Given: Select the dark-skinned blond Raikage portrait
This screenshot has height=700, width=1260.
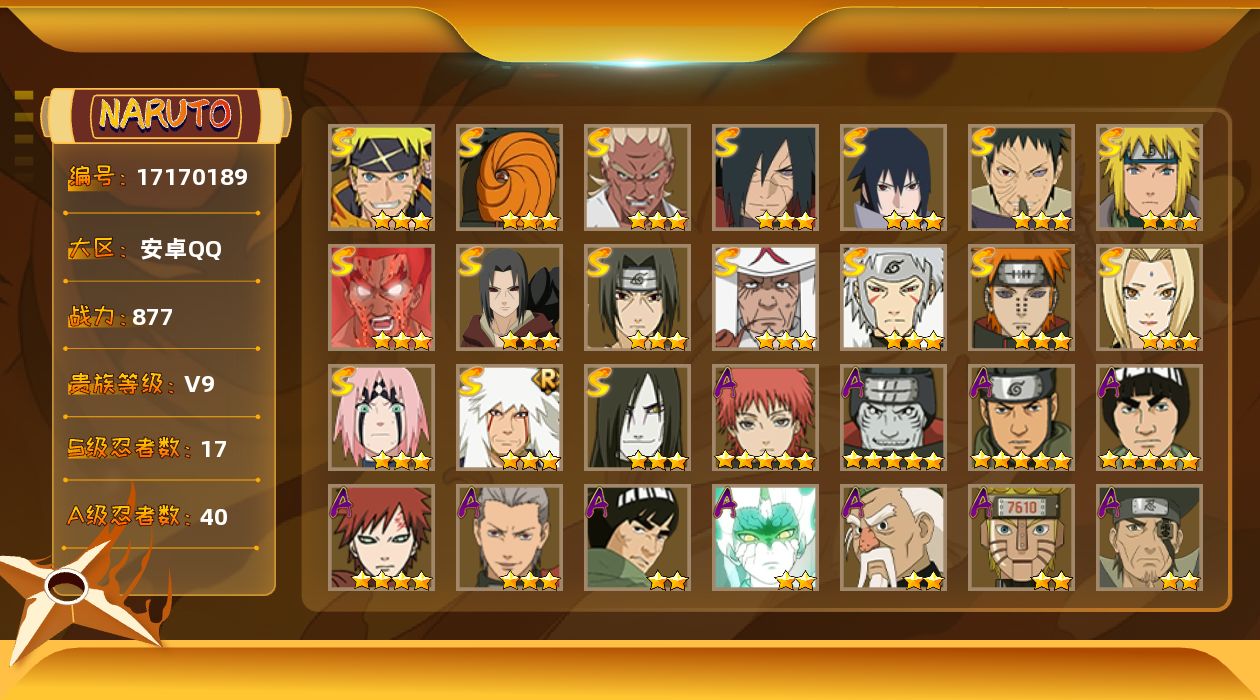Looking at the screenshot, I should (637, 177).
